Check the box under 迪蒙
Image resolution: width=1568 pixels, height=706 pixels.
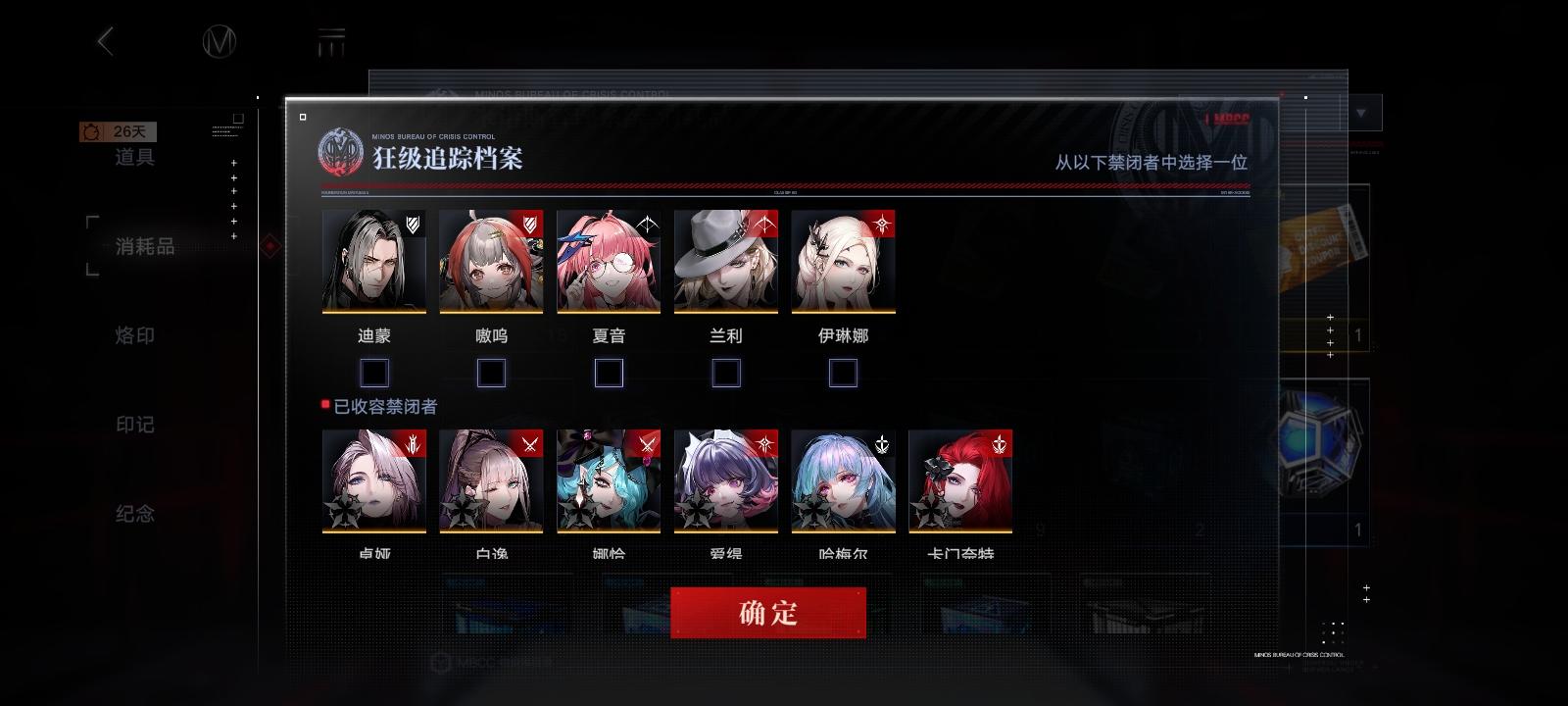[373, 373]
